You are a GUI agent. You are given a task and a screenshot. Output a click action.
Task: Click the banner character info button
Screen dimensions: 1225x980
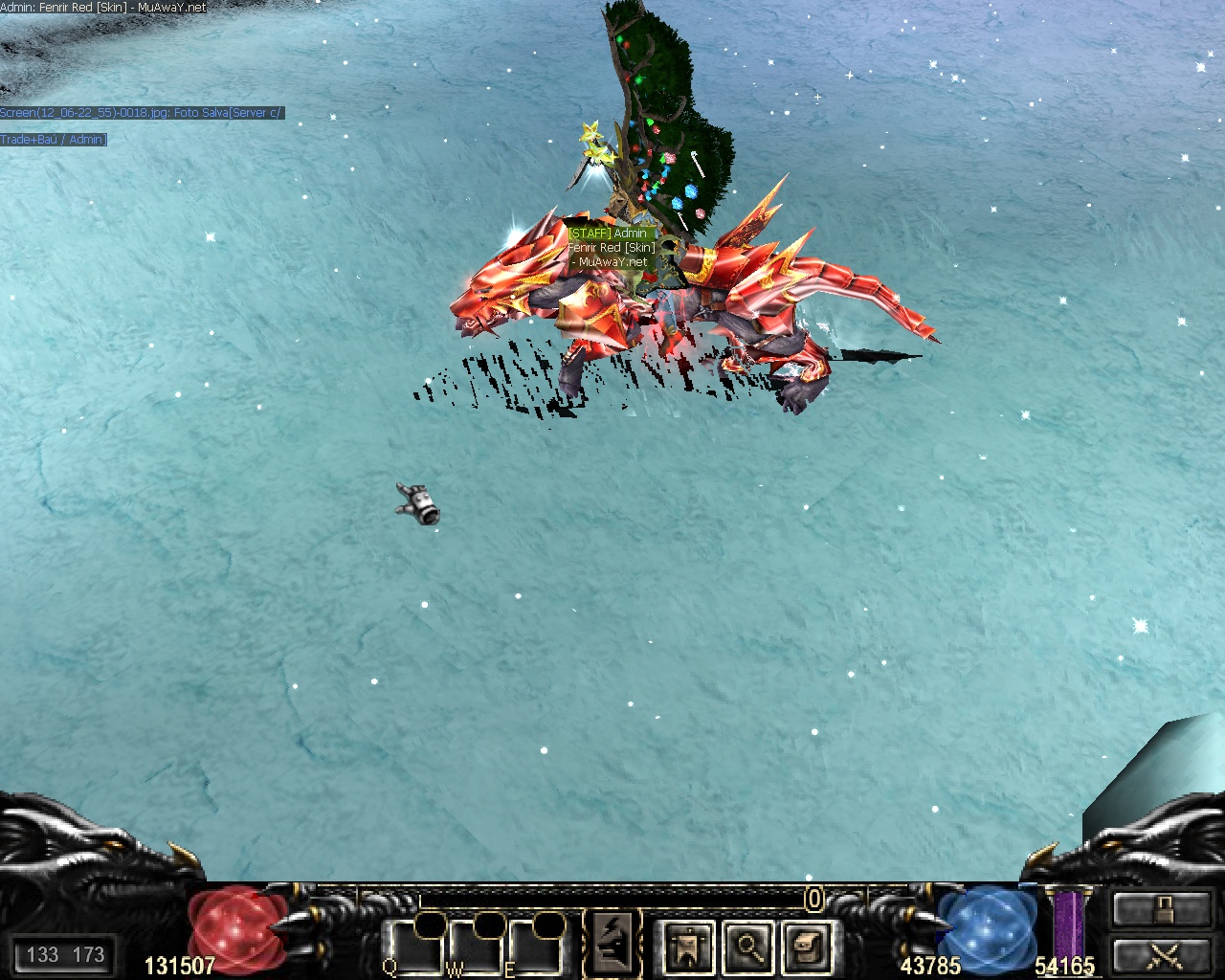click(x=687, y=947)
